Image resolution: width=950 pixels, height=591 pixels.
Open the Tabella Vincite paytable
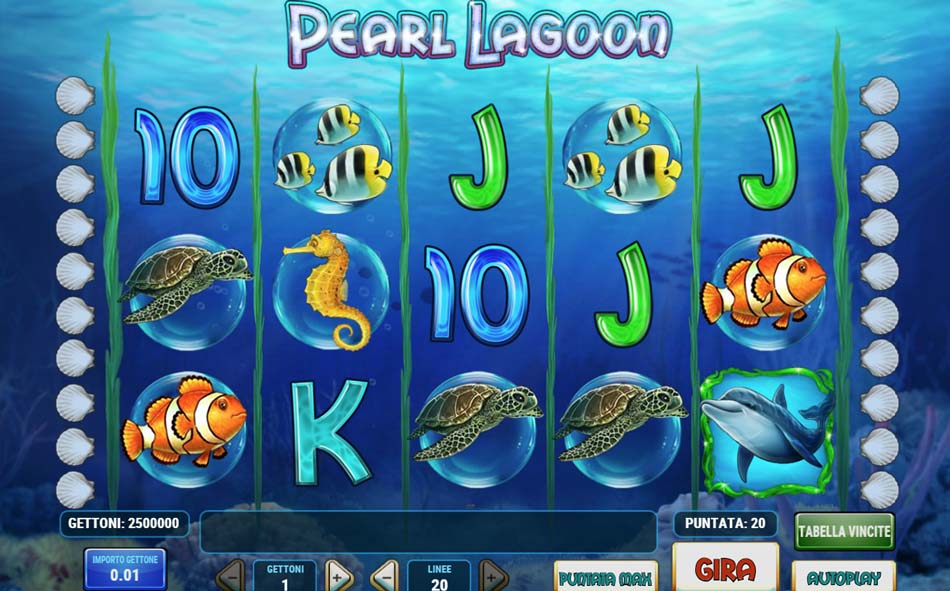[845, 531]
